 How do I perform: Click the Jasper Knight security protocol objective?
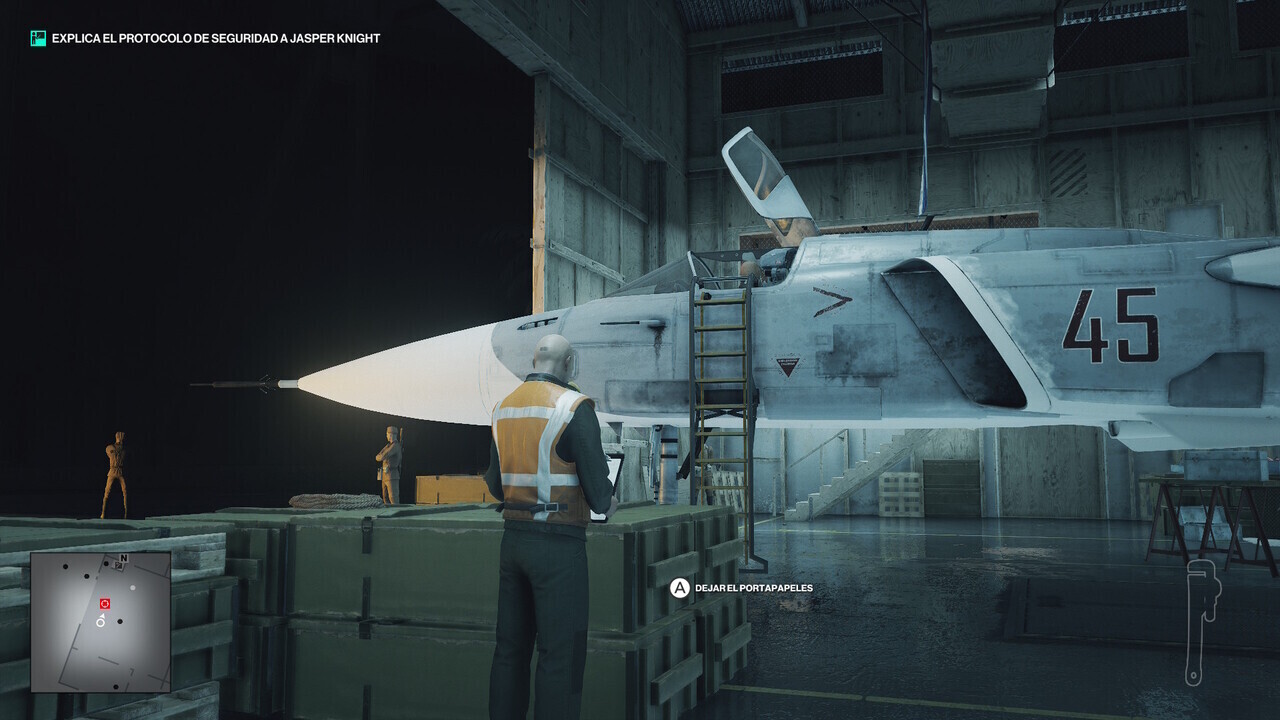click(216, 38)
